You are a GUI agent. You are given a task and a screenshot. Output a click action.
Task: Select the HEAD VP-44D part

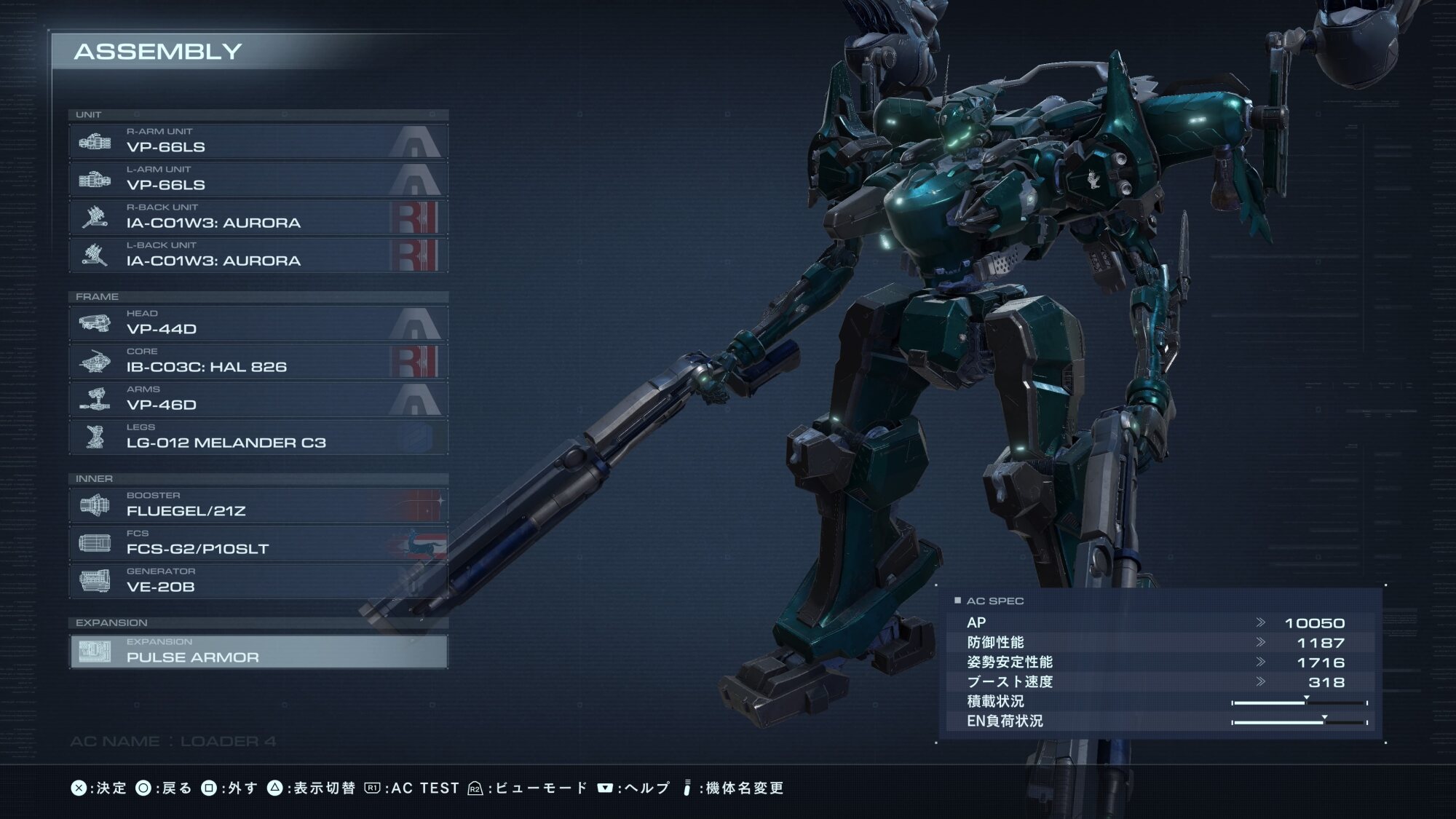click(258, 323)
